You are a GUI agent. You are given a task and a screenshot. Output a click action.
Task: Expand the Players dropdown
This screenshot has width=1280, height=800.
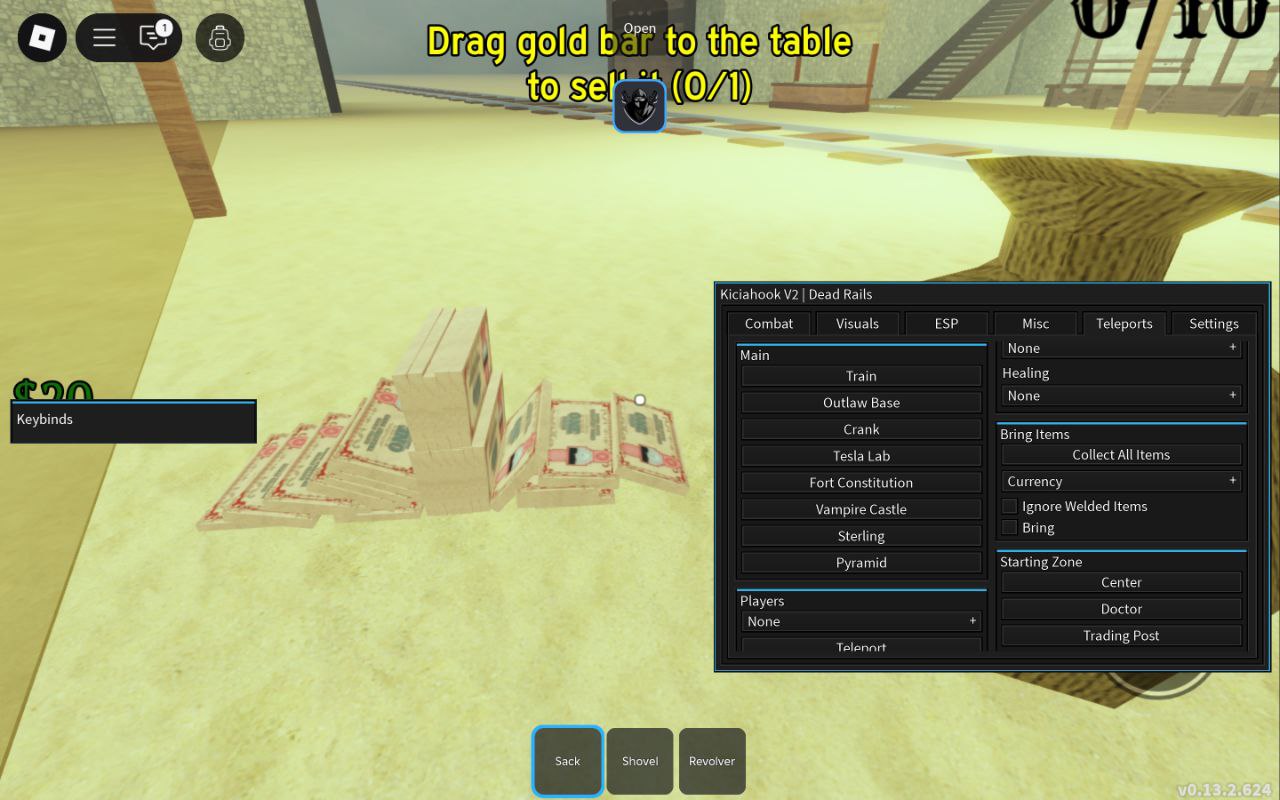861,621
